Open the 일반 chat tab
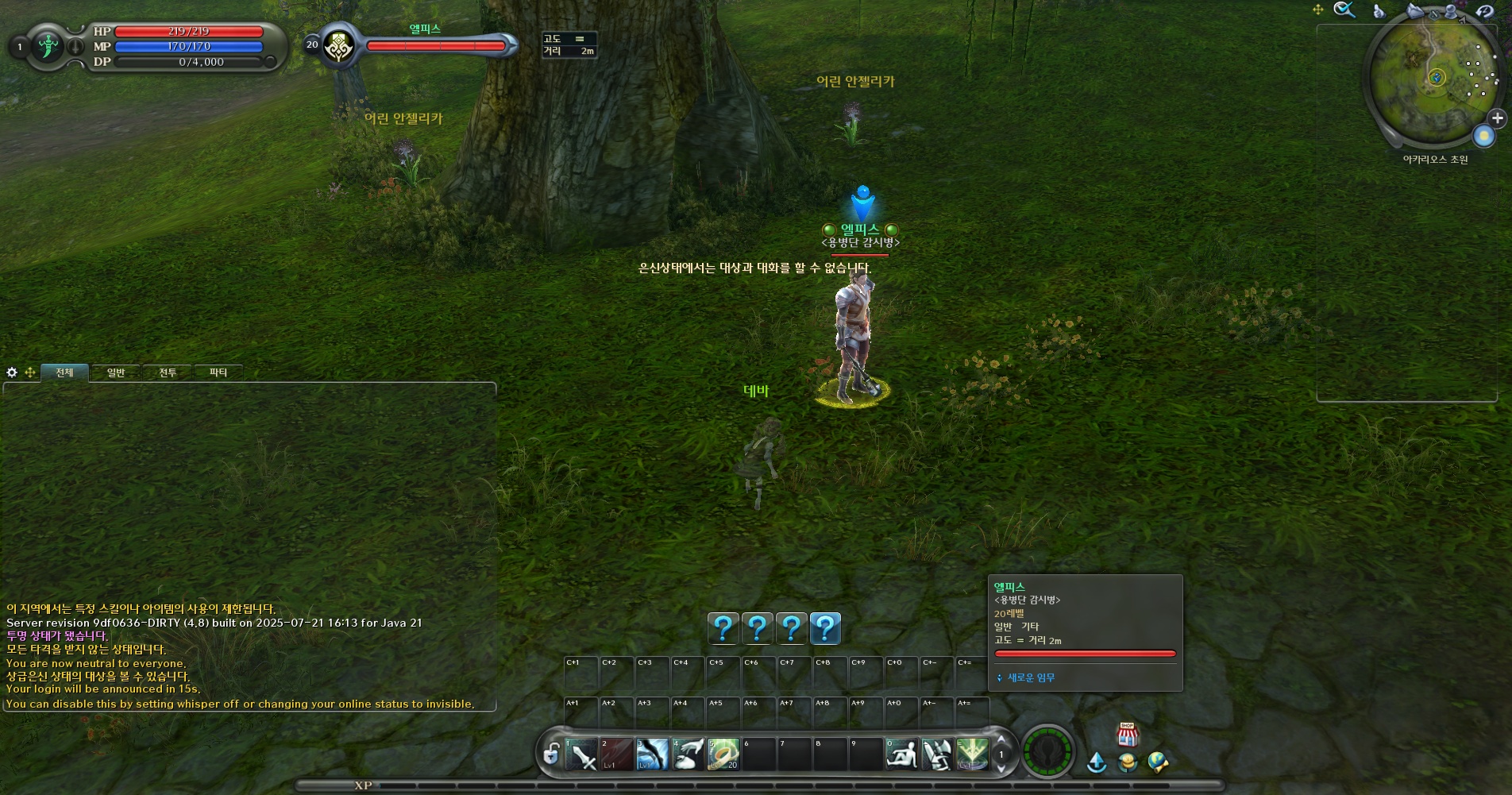Viewport: 1512px width, 795px height. [x=116, y=372]
